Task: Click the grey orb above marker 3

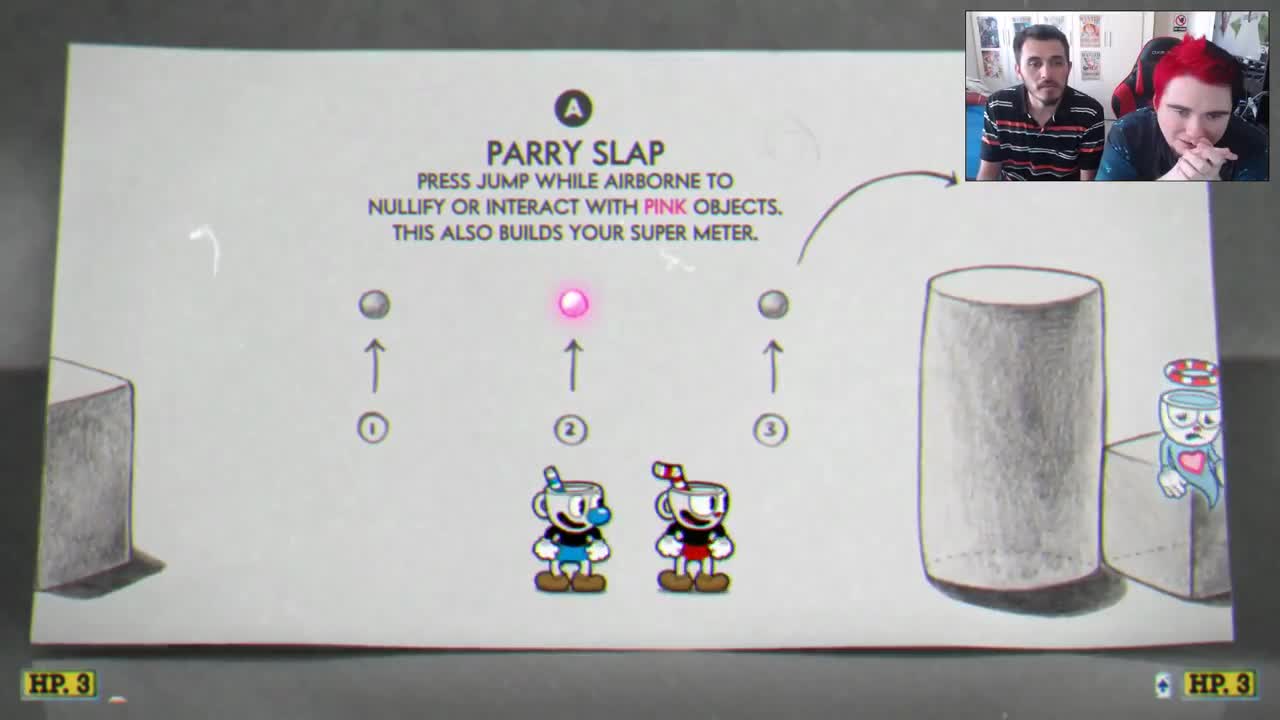Action: tap(772, 305)
